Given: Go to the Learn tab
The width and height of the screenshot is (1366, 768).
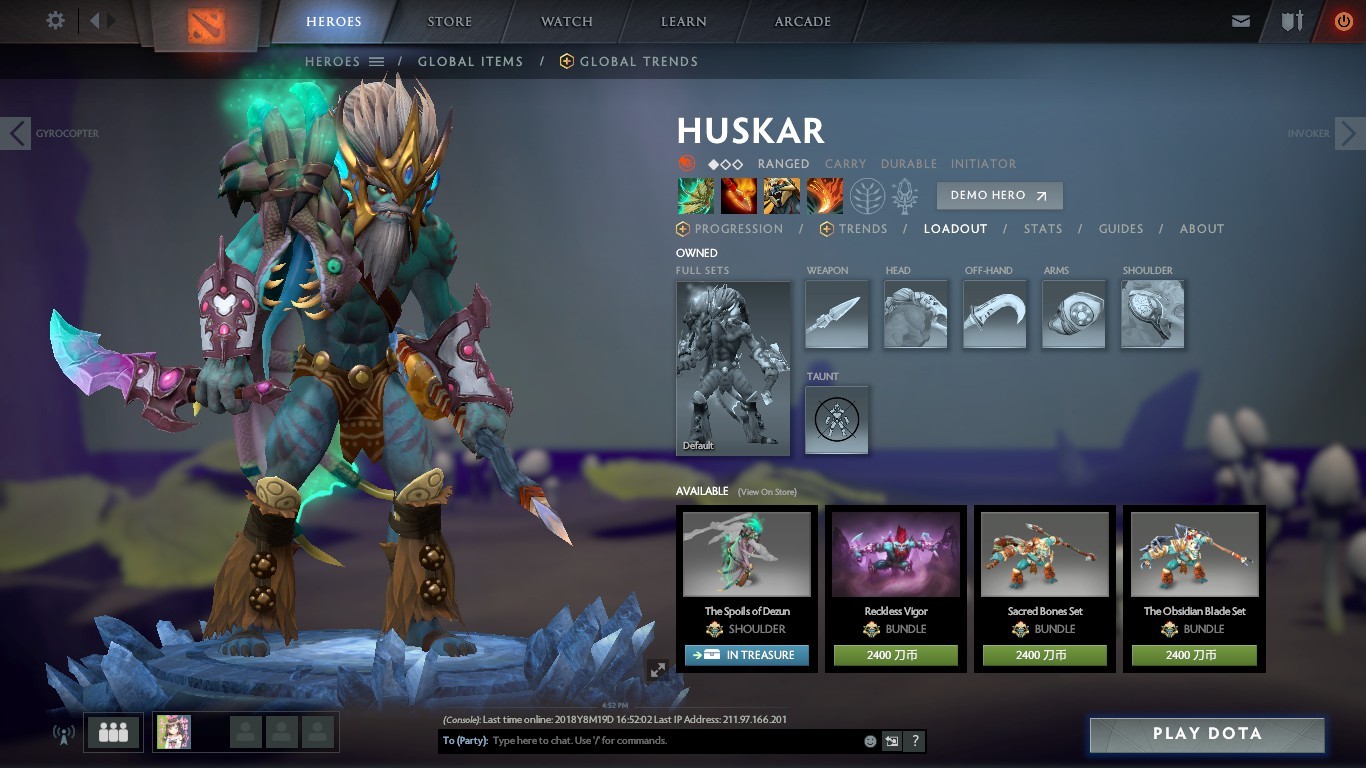Looking at the screenshot, I should (684, 21).
